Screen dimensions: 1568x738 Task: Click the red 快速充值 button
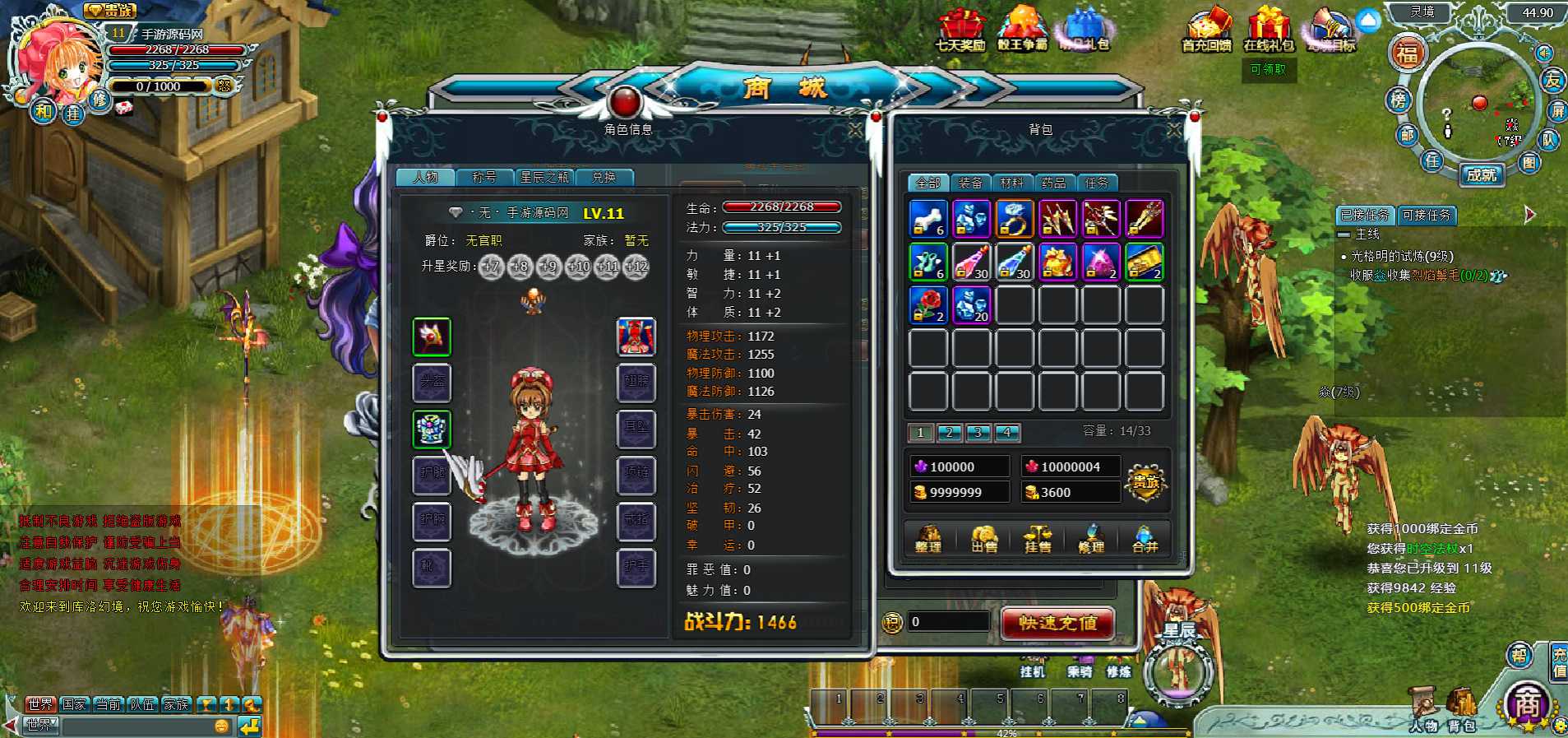pyautogui.click(x=1057, y=623)
